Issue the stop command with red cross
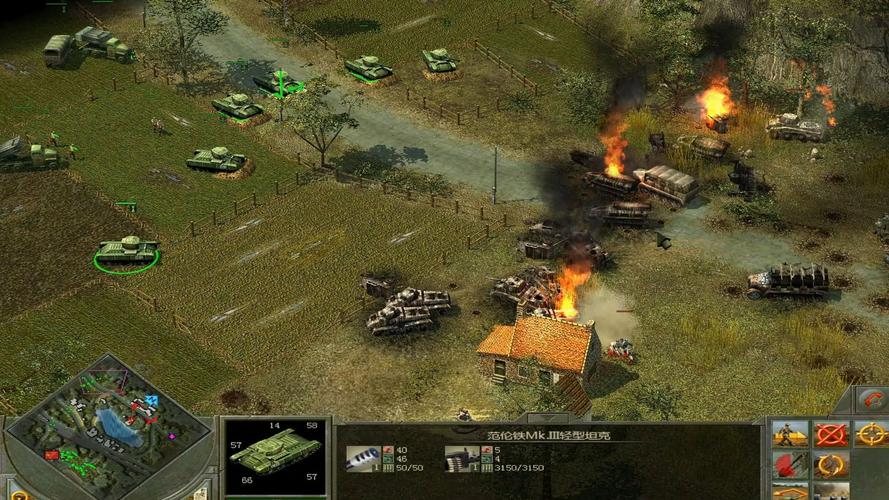 point(830,435)
